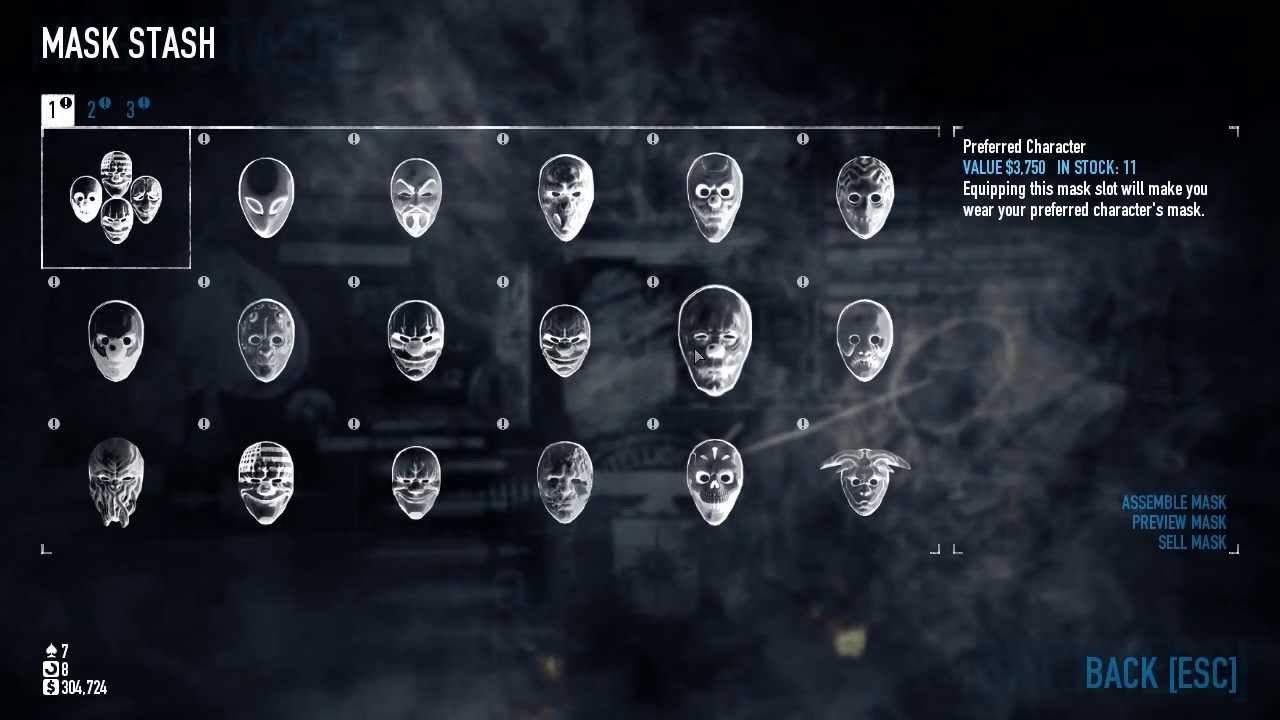
Task: Switch to mask stash page 2
Action: (x=93, y=109)
